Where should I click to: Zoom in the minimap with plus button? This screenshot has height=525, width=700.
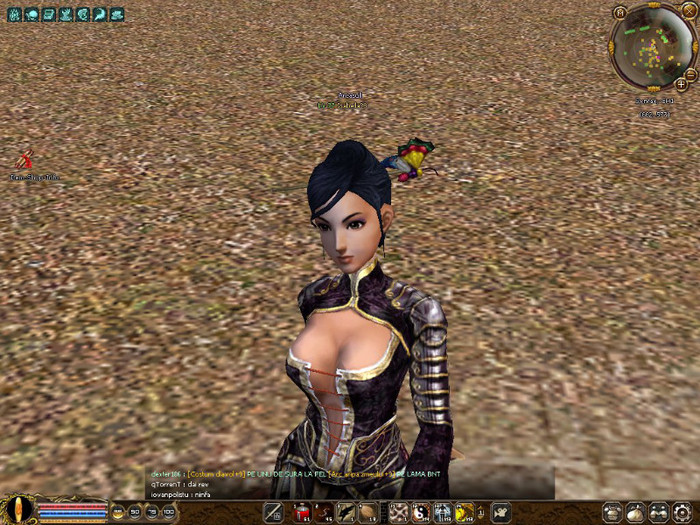tap(681, 85)
